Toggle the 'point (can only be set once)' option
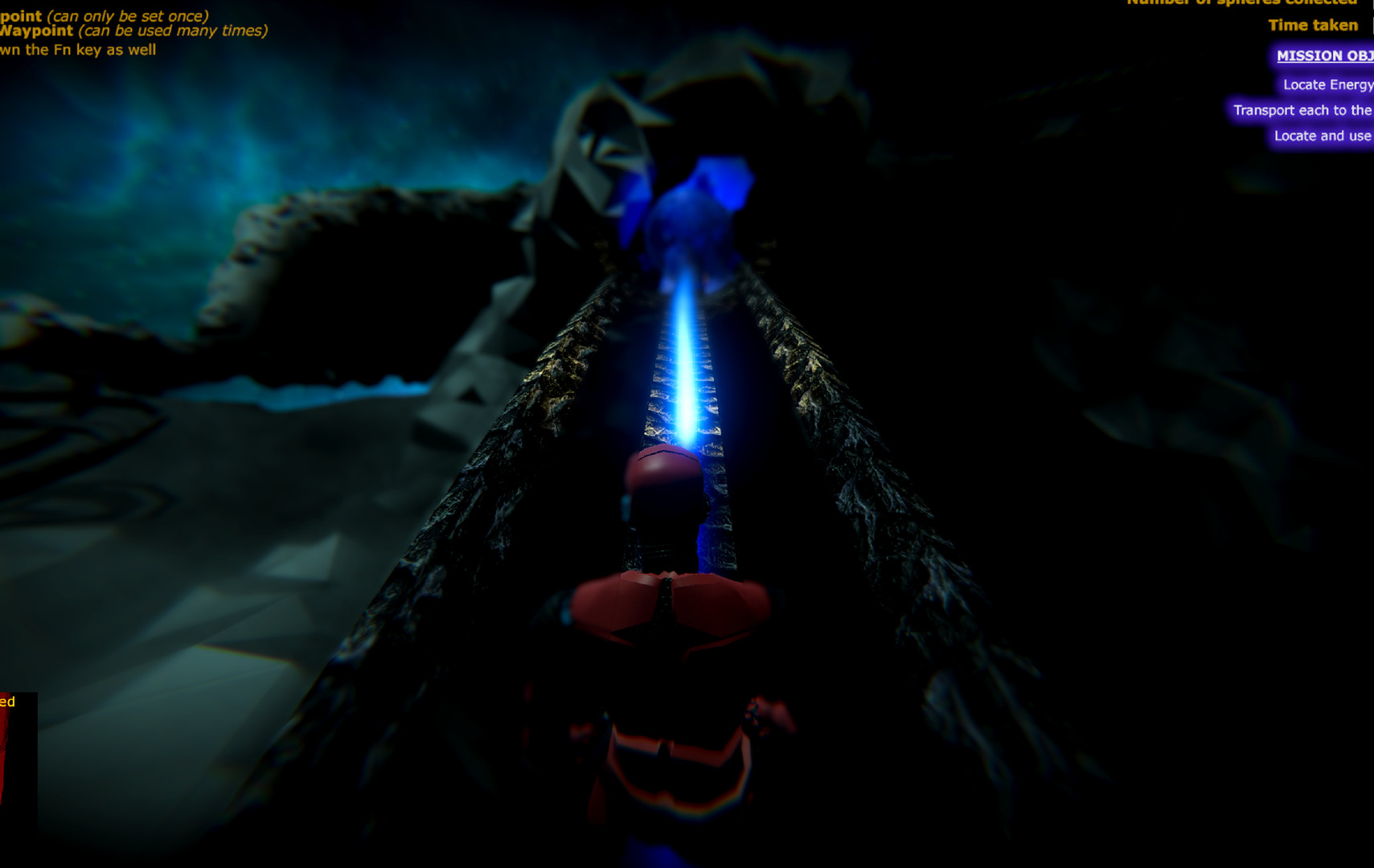Image resolution: width=1374 pixels, height=868 pixels. click(x=105, y=14)
